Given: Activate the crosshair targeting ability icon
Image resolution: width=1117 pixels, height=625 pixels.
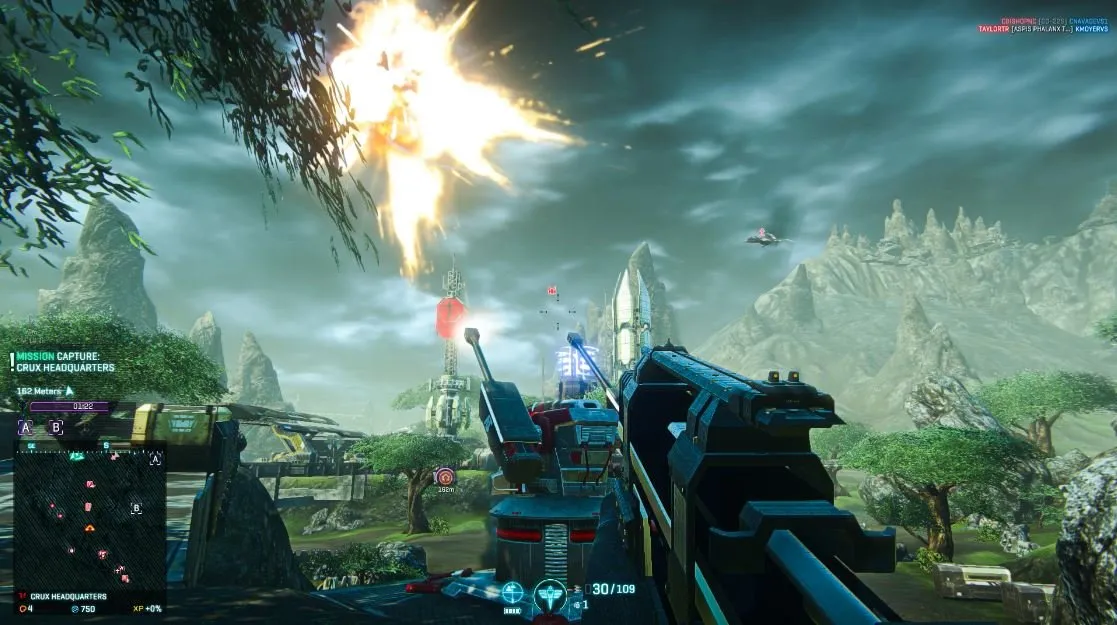Looking at the screenshot, I should pyautogui.click(x=512, y=593).
